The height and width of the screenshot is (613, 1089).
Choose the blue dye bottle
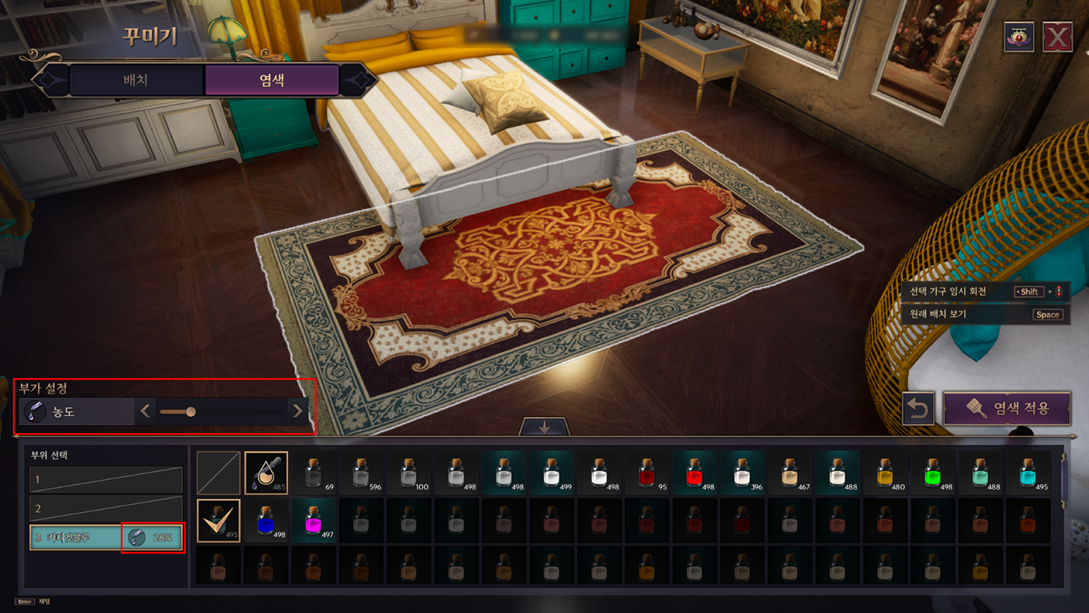pyautogui.click(x=266, y=521)
